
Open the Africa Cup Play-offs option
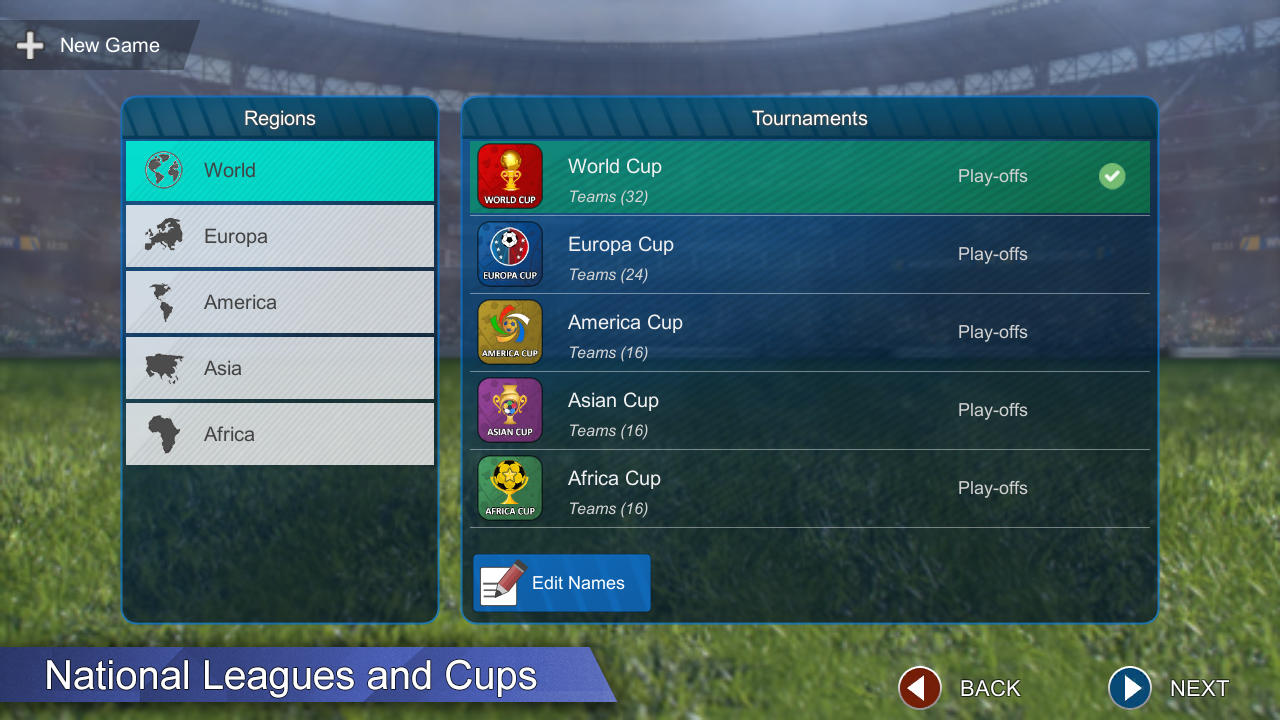(992, 488)
